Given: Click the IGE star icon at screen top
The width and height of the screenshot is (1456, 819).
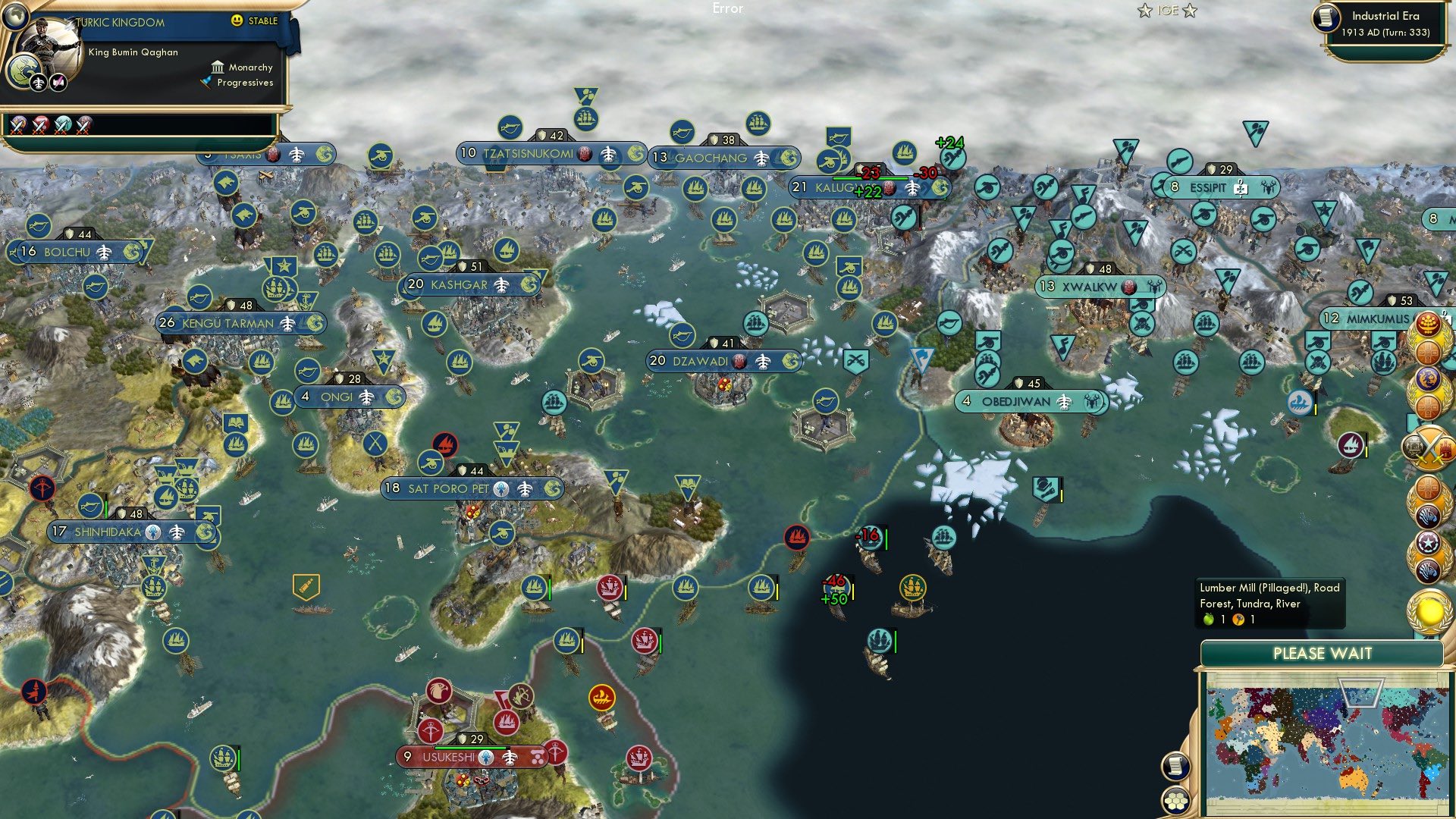Looking at the screenshot, I should [1144, 11].
